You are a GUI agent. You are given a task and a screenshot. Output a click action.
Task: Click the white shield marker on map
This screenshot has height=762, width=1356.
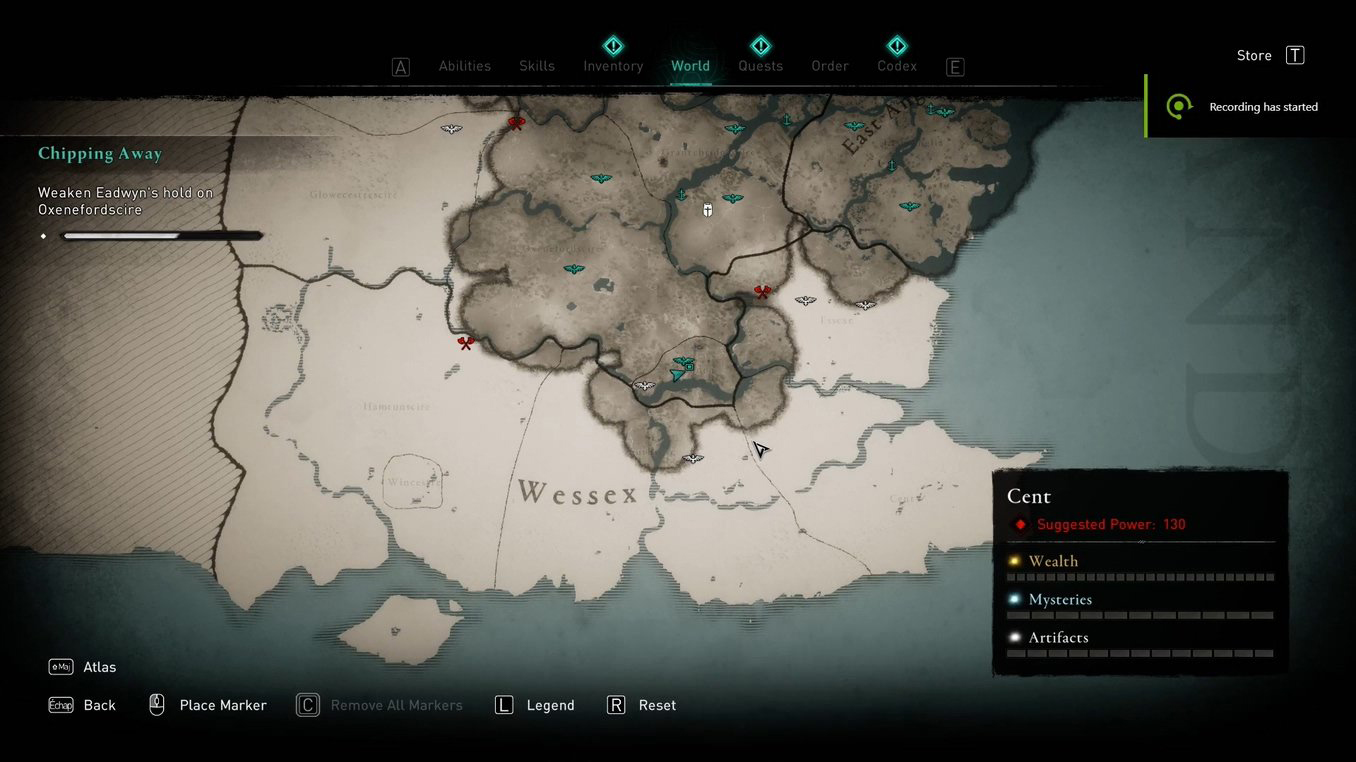[x=708, y=210]
